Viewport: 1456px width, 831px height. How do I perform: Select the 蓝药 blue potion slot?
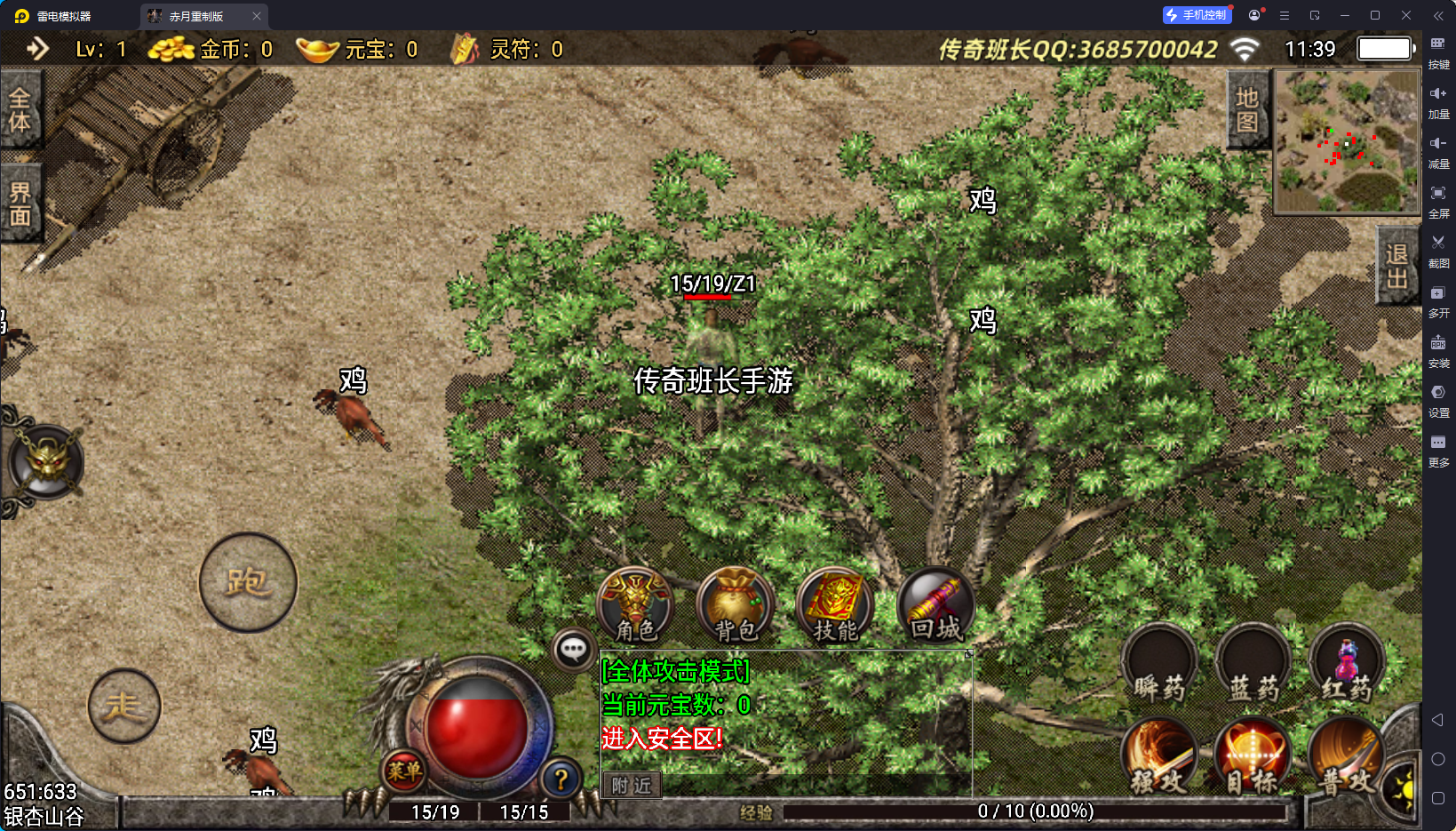click(x=1253, y=665)
